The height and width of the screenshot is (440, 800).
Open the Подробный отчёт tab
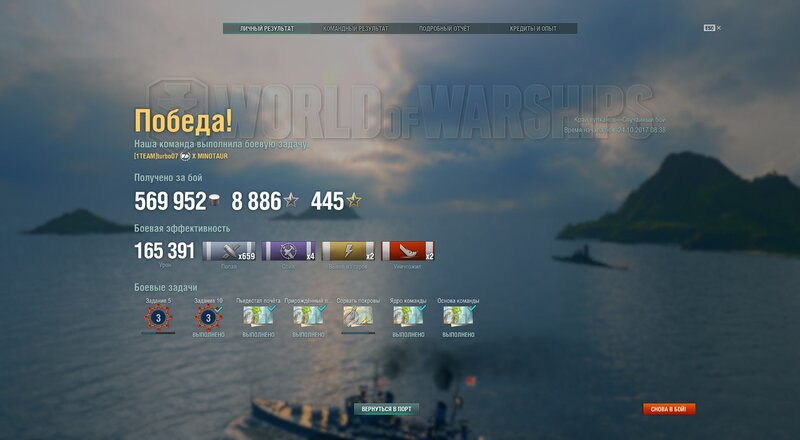pos(444,29)
